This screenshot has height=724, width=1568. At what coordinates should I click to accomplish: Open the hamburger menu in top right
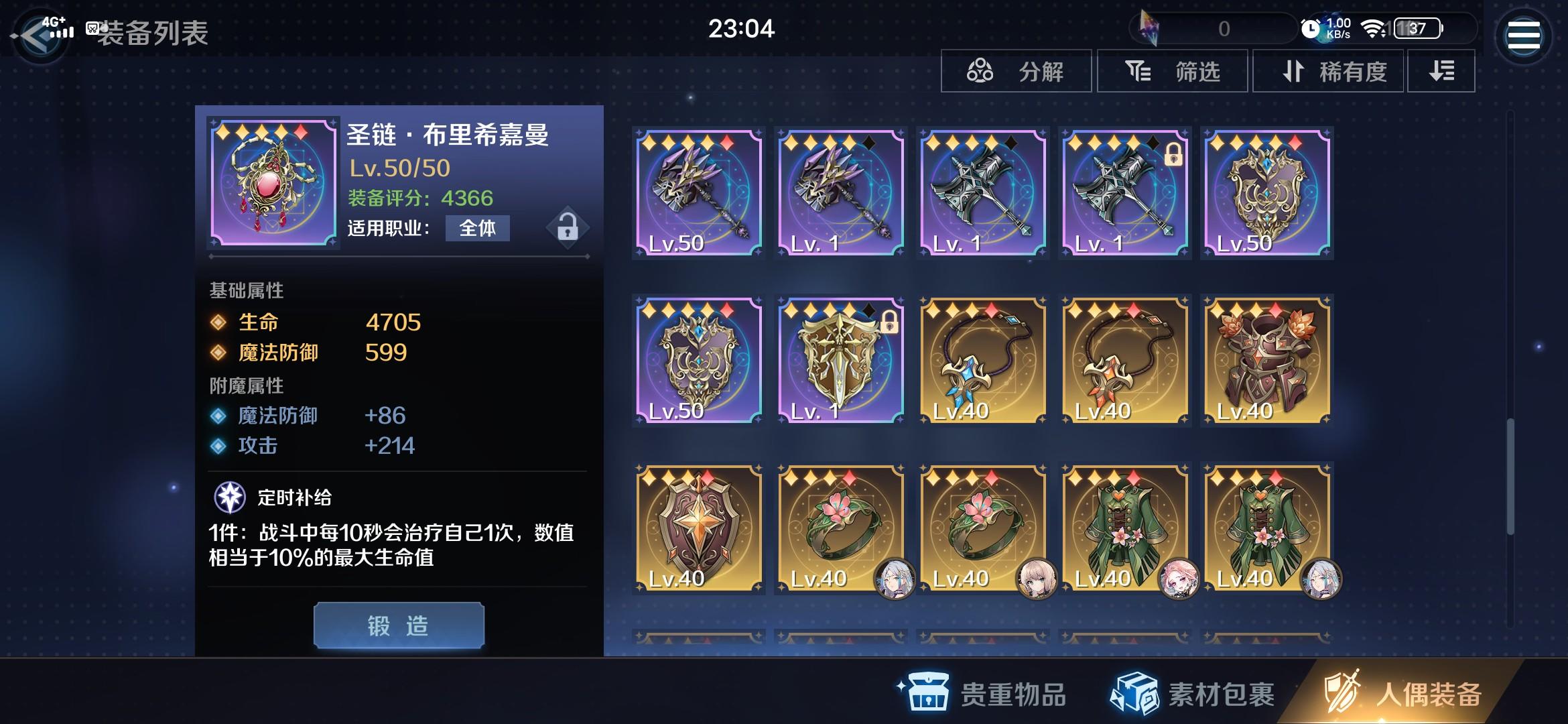pyautogui.click(x=1524, y=34)
